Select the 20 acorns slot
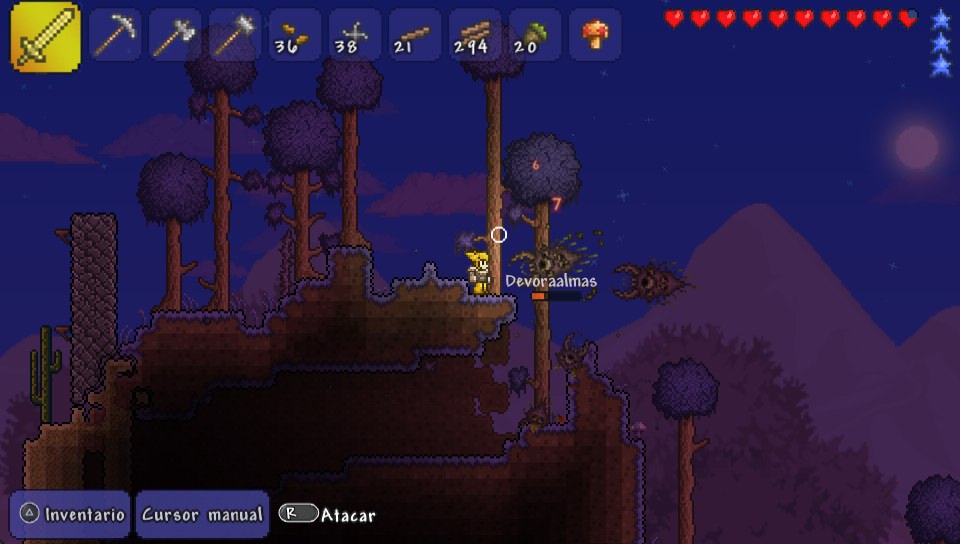Viewport: 960px width, 544px height. click(535, 35)
